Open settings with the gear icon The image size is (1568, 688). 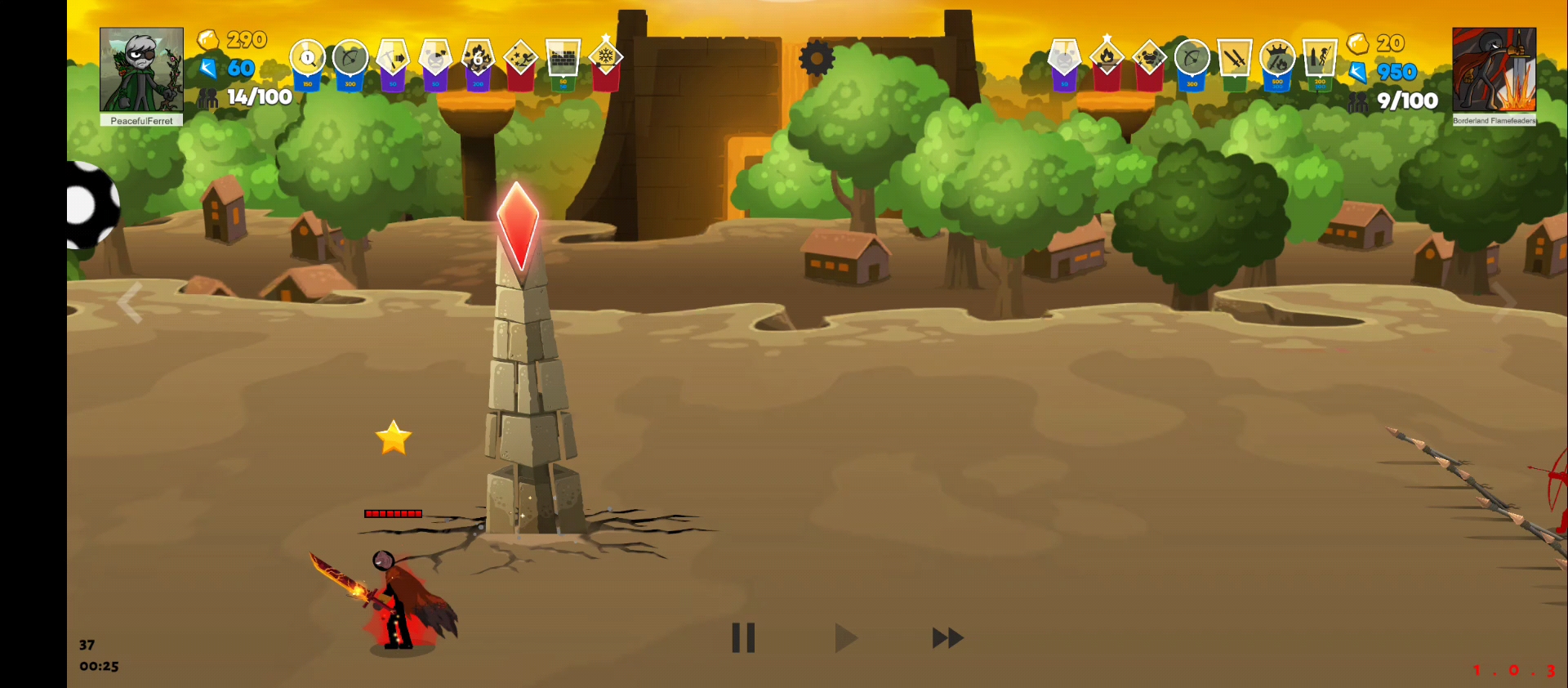point(817,58)
